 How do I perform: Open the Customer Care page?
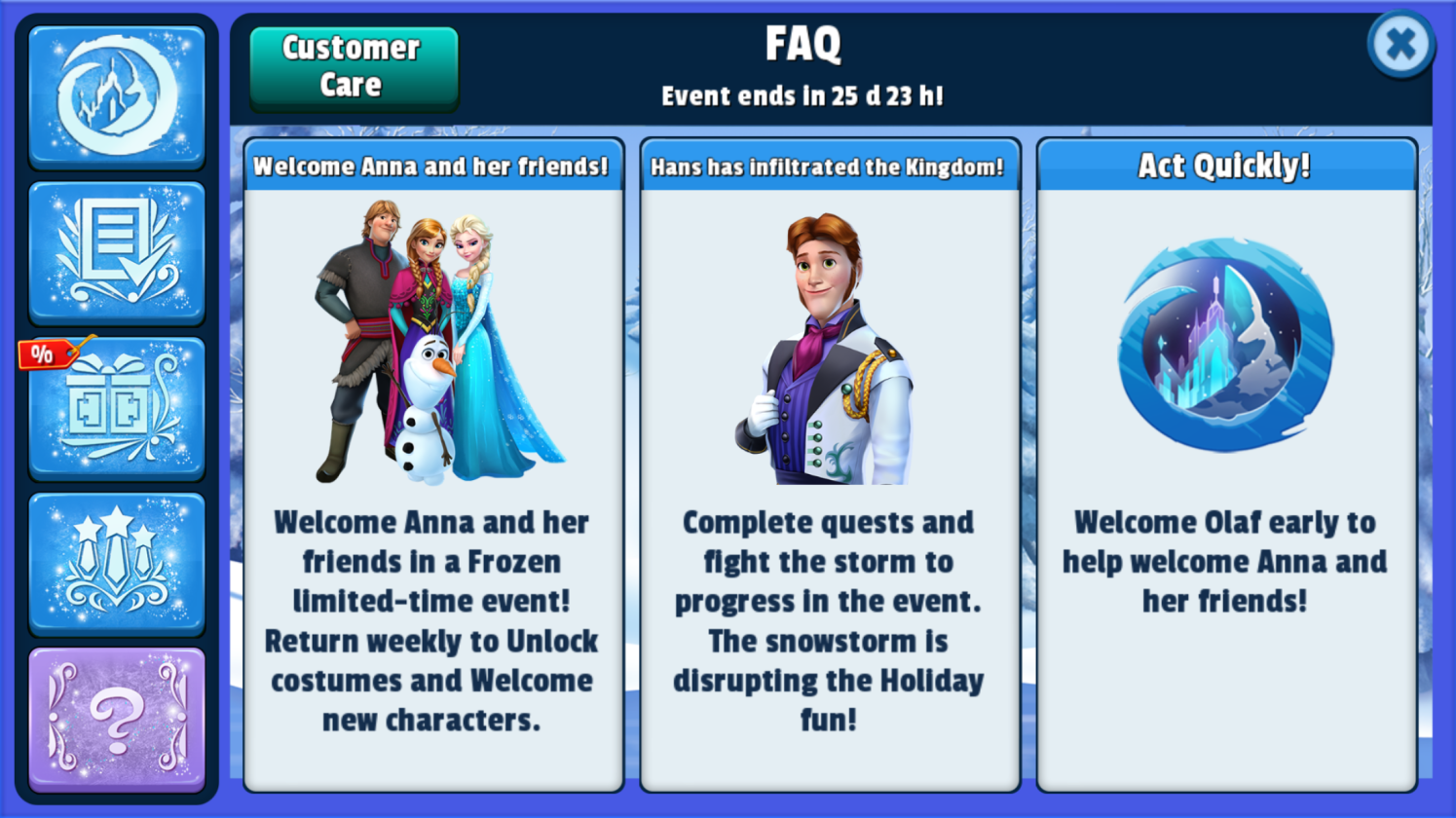353,67
